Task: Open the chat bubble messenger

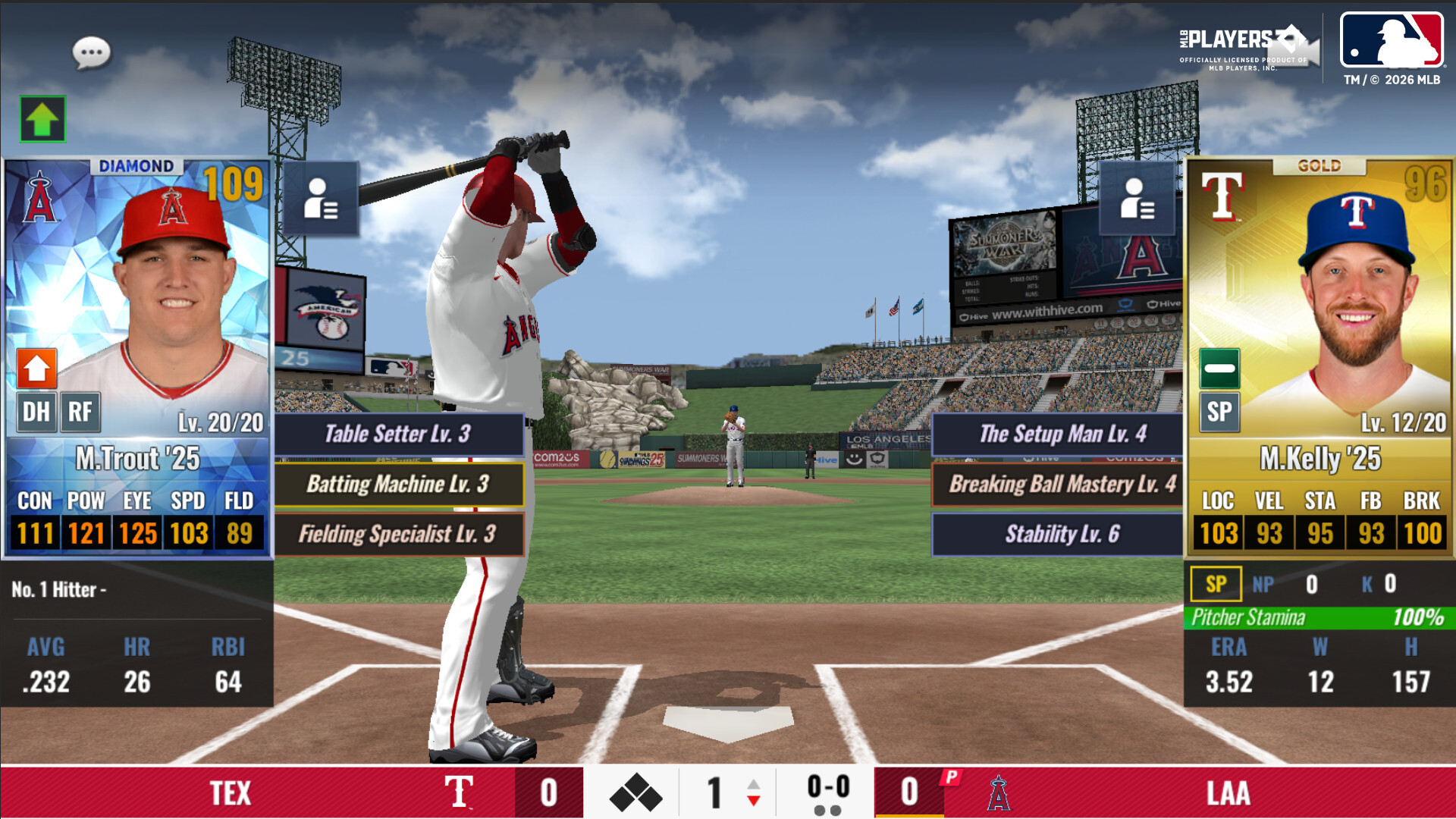Action: (x=91, y=52)
